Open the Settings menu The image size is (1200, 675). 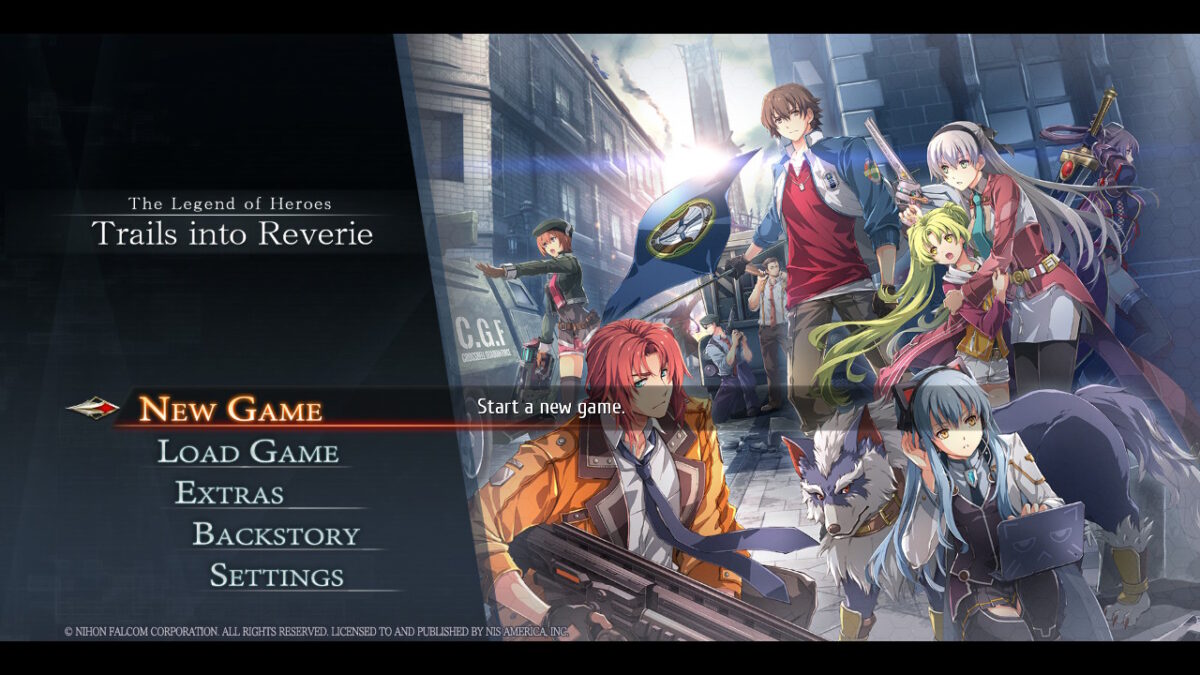pos(276,576)
